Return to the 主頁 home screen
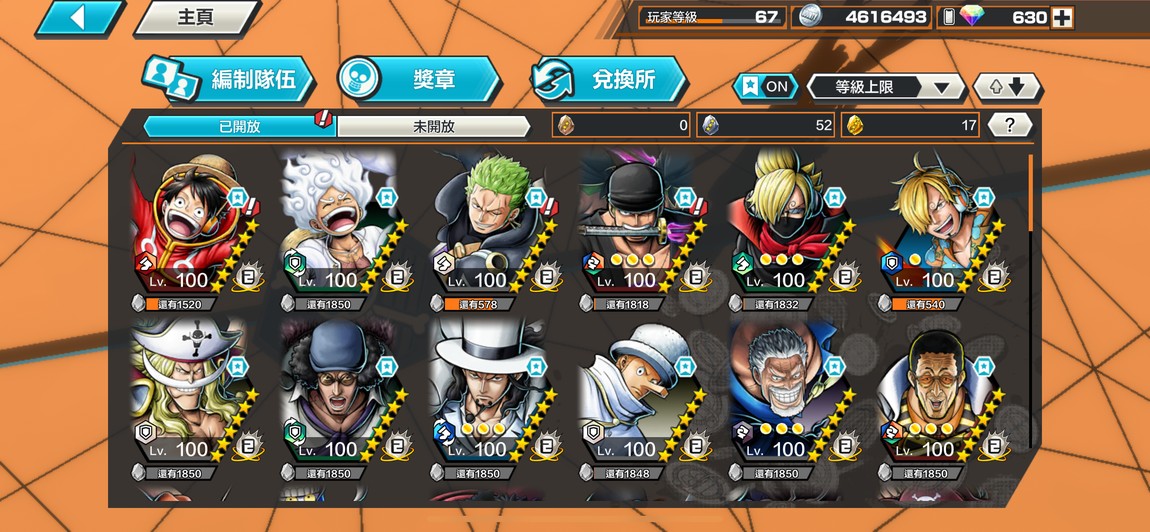1150x532 pixels. tap(195, 18)
